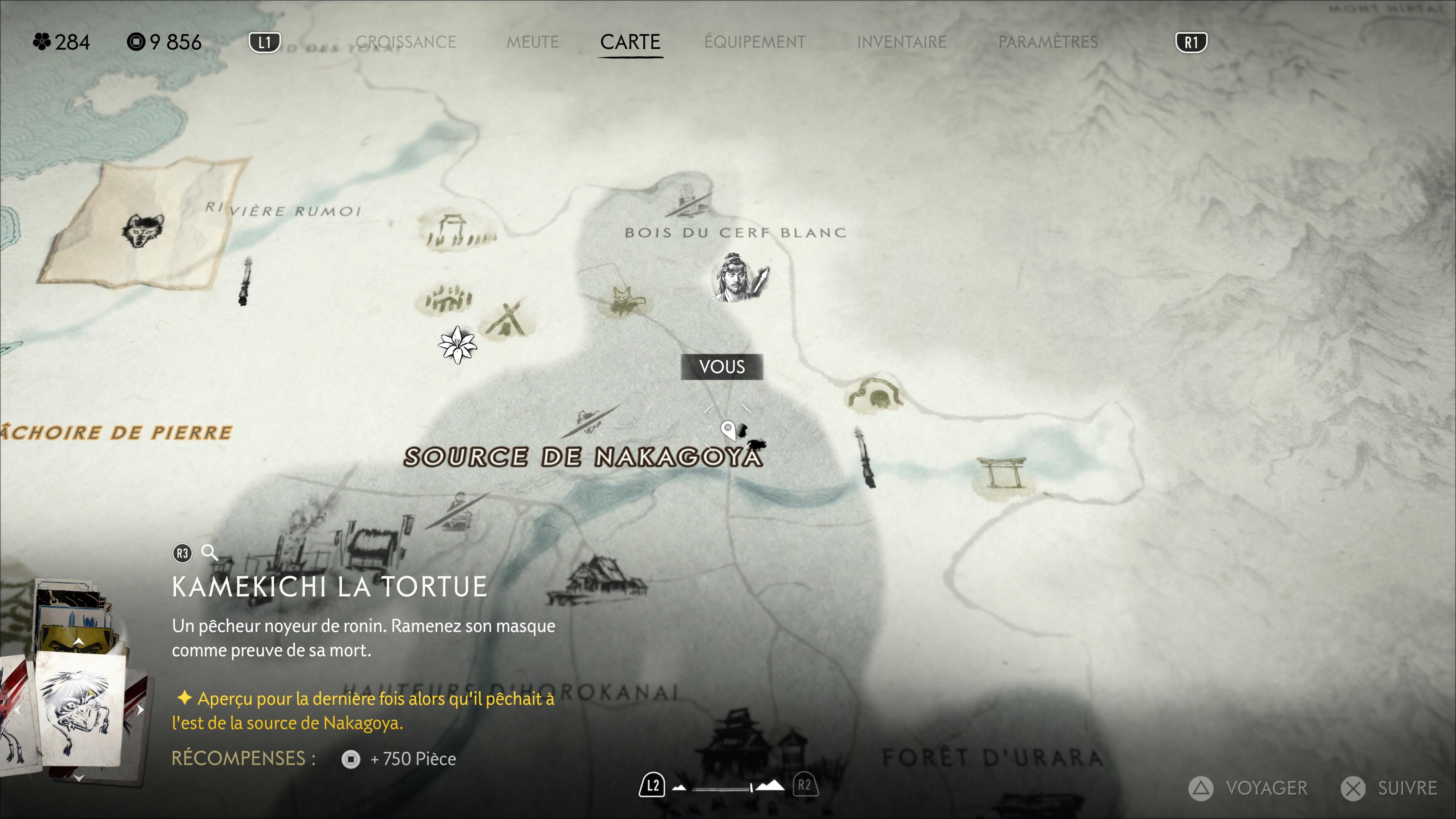Select the Carte tab
Image resolution: width=1456 pixels, height=819 pixels.
tap(630, 42)
